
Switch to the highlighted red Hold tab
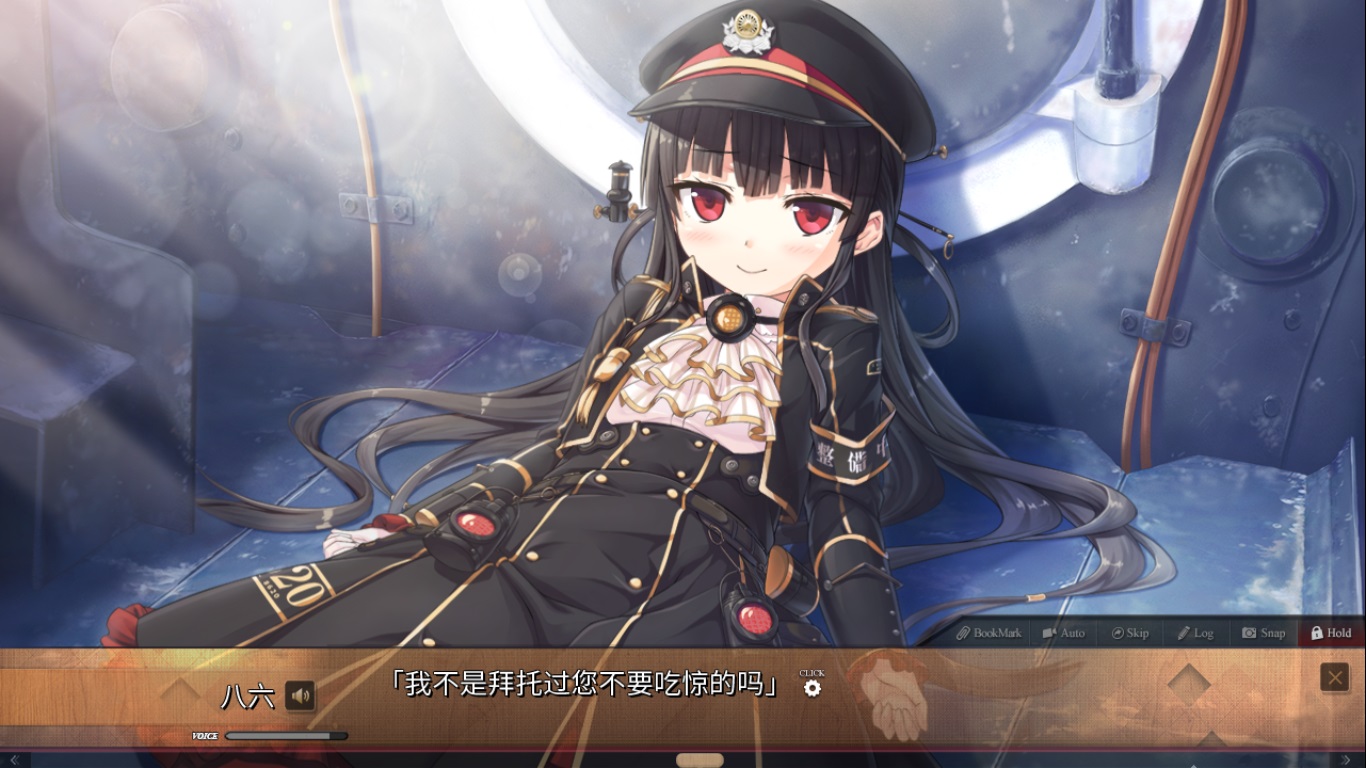click(x=1330, y=633)
